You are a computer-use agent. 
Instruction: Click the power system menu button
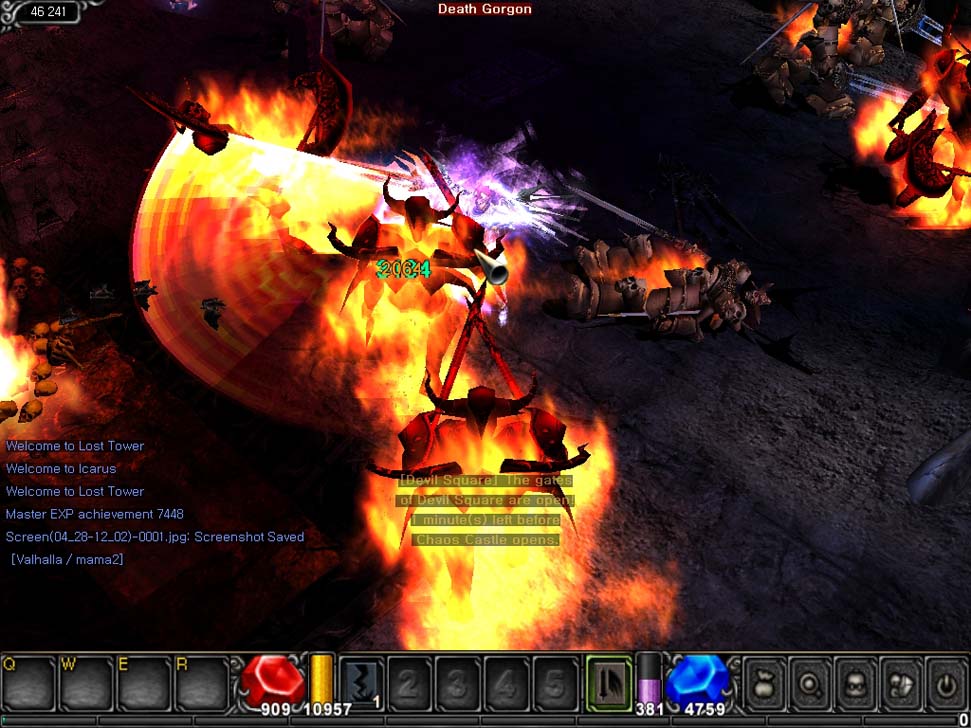[x=947, y=683]
